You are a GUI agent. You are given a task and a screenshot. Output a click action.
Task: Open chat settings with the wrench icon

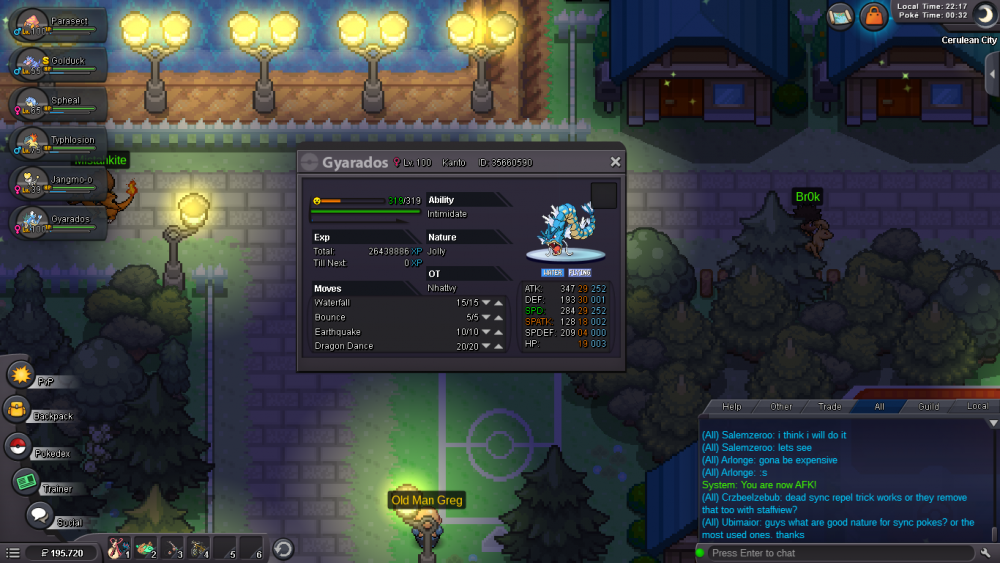tap(985, 553)
